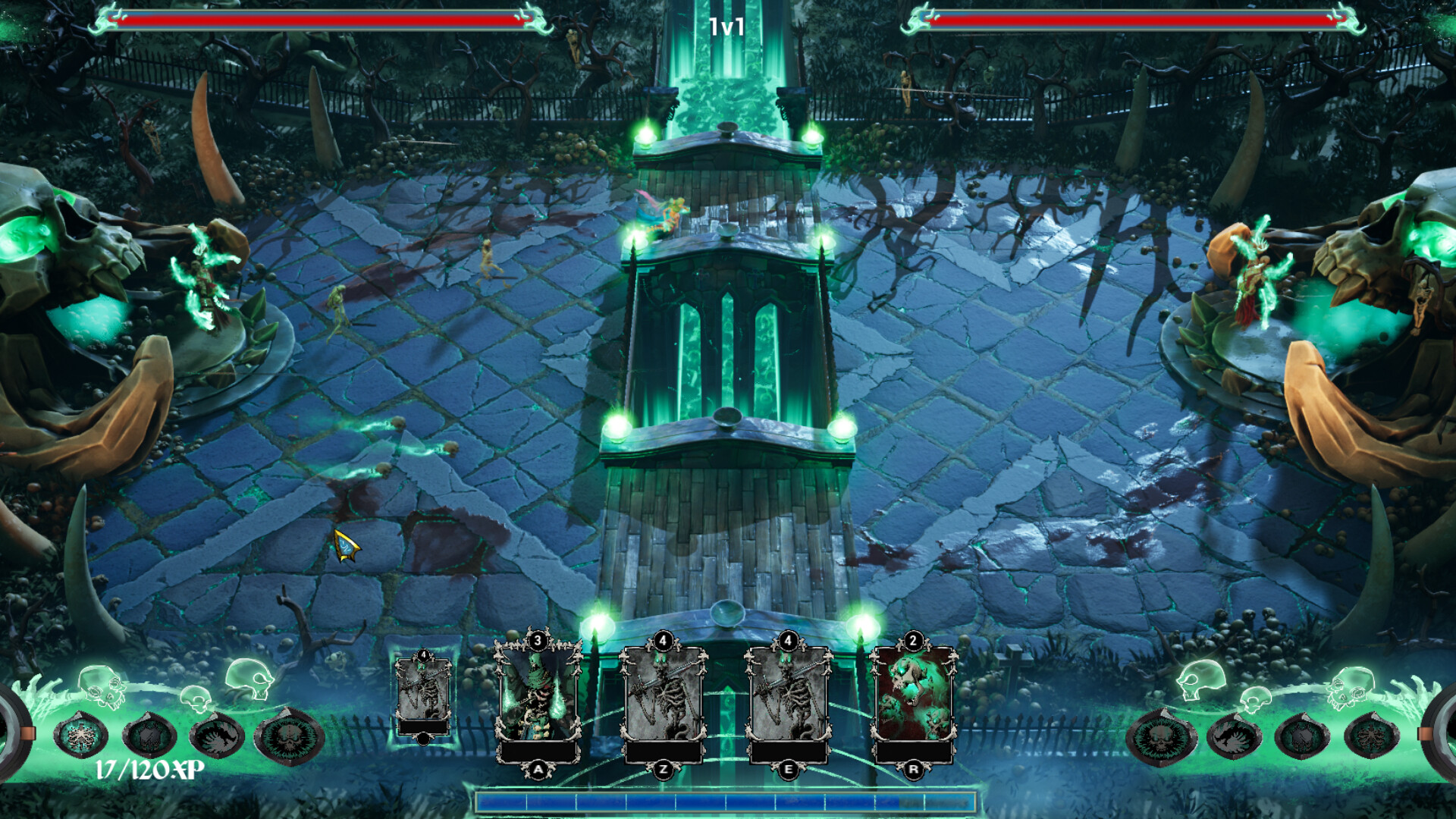Screen dimensions: 1456x819
Task: Toggle the glowing skull counter above left emblems
Action: (102, 685)
